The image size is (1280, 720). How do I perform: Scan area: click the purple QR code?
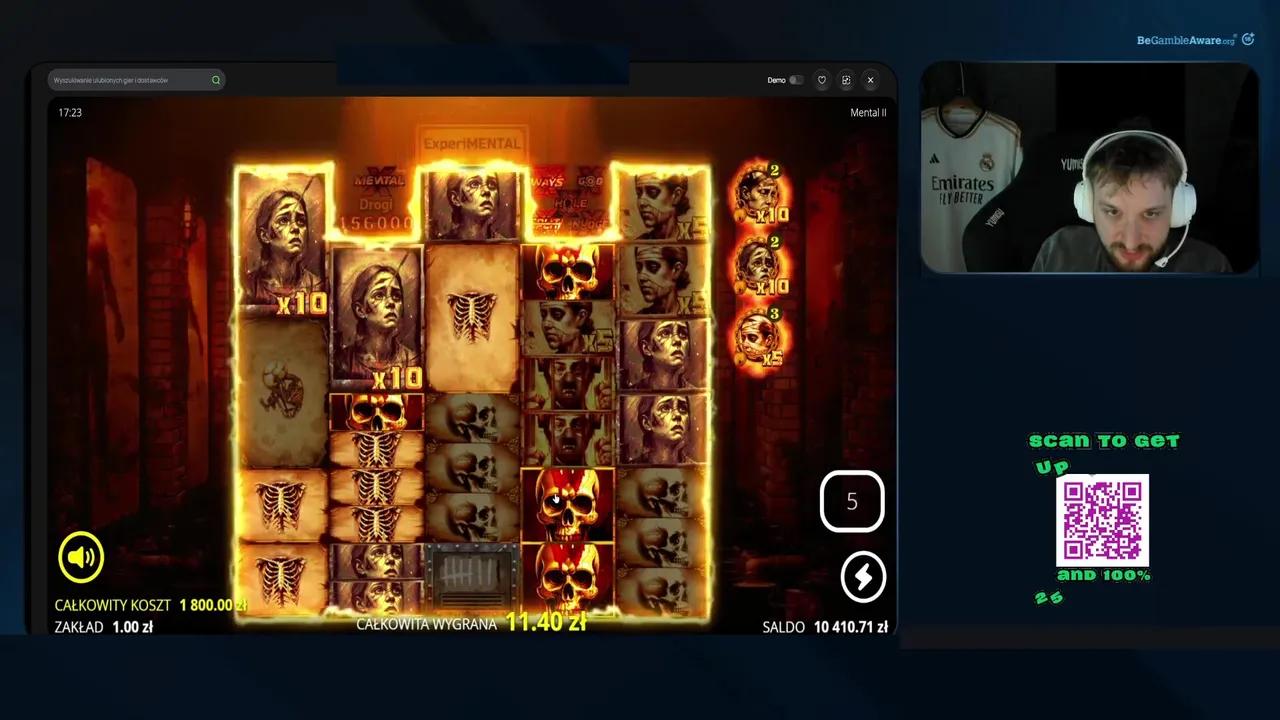click(x=1103, y=521)
